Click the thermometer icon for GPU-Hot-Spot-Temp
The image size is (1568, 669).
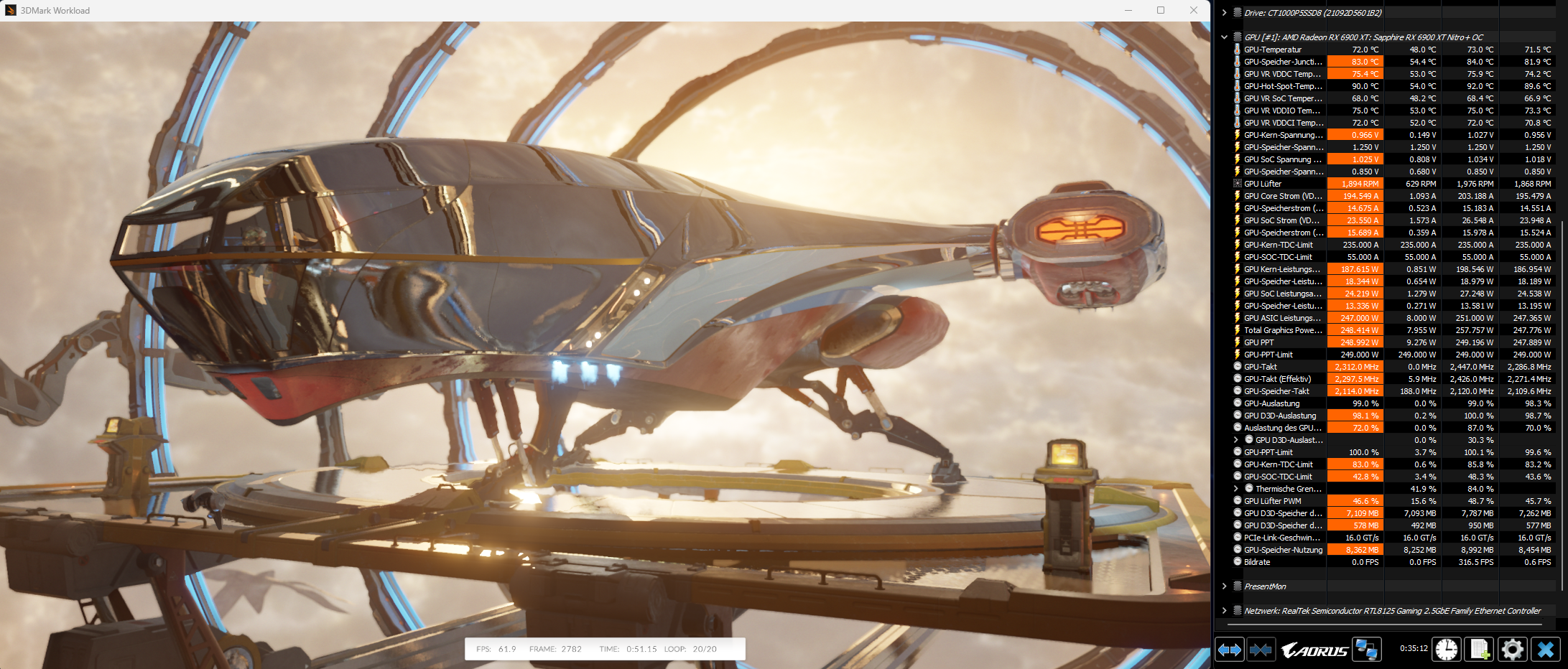[x=1237, y=85]
